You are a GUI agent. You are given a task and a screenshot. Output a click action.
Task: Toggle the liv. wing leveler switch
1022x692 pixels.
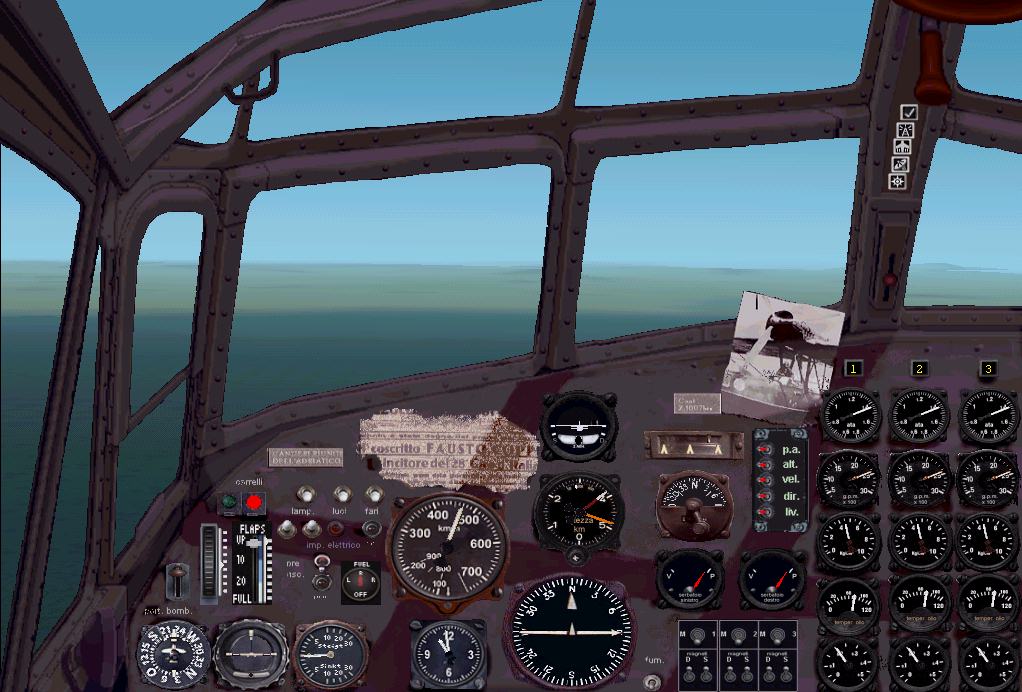tap(765, 512)
